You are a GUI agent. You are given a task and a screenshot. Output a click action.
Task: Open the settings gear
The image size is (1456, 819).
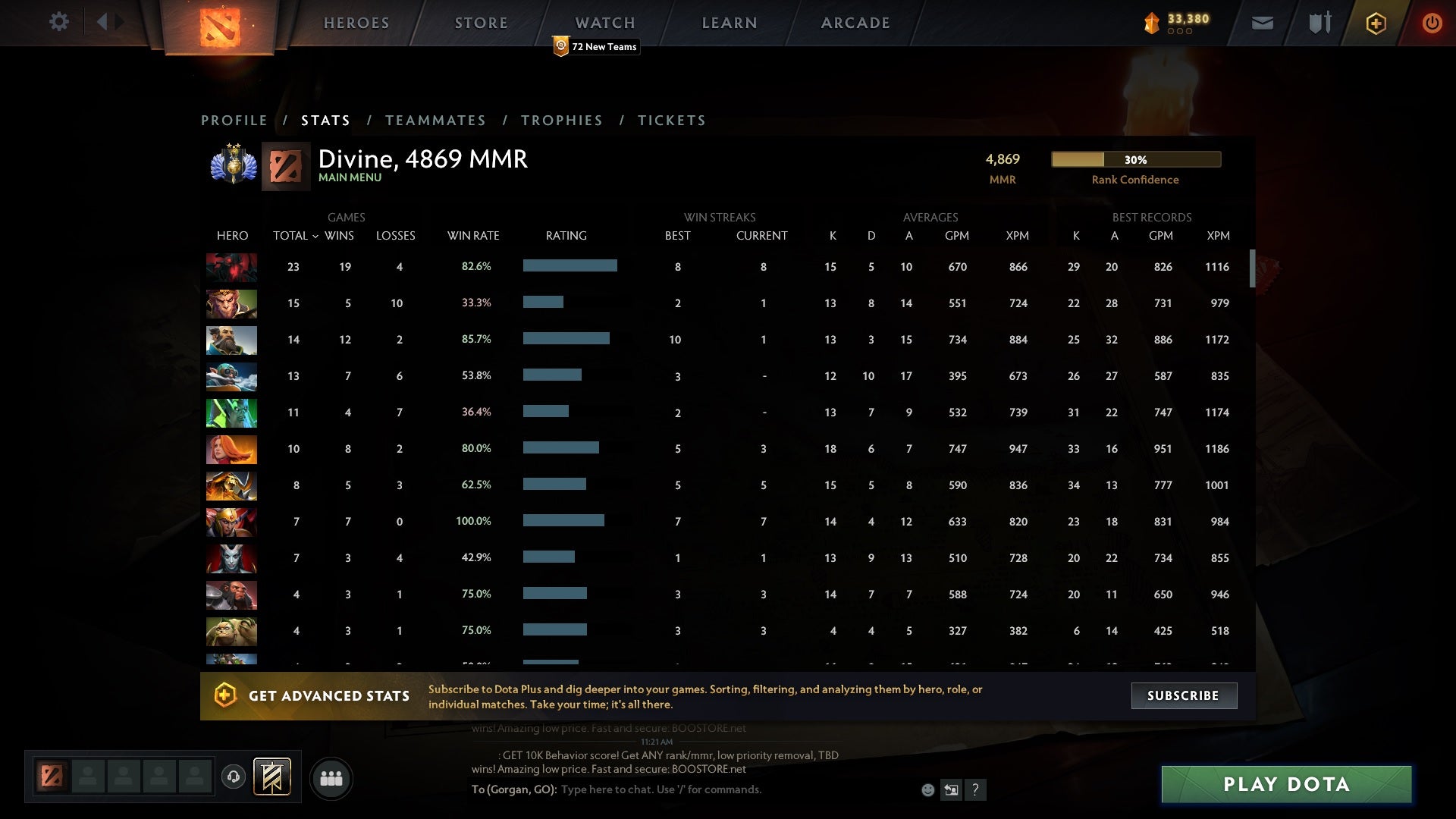tap(59, 22)
